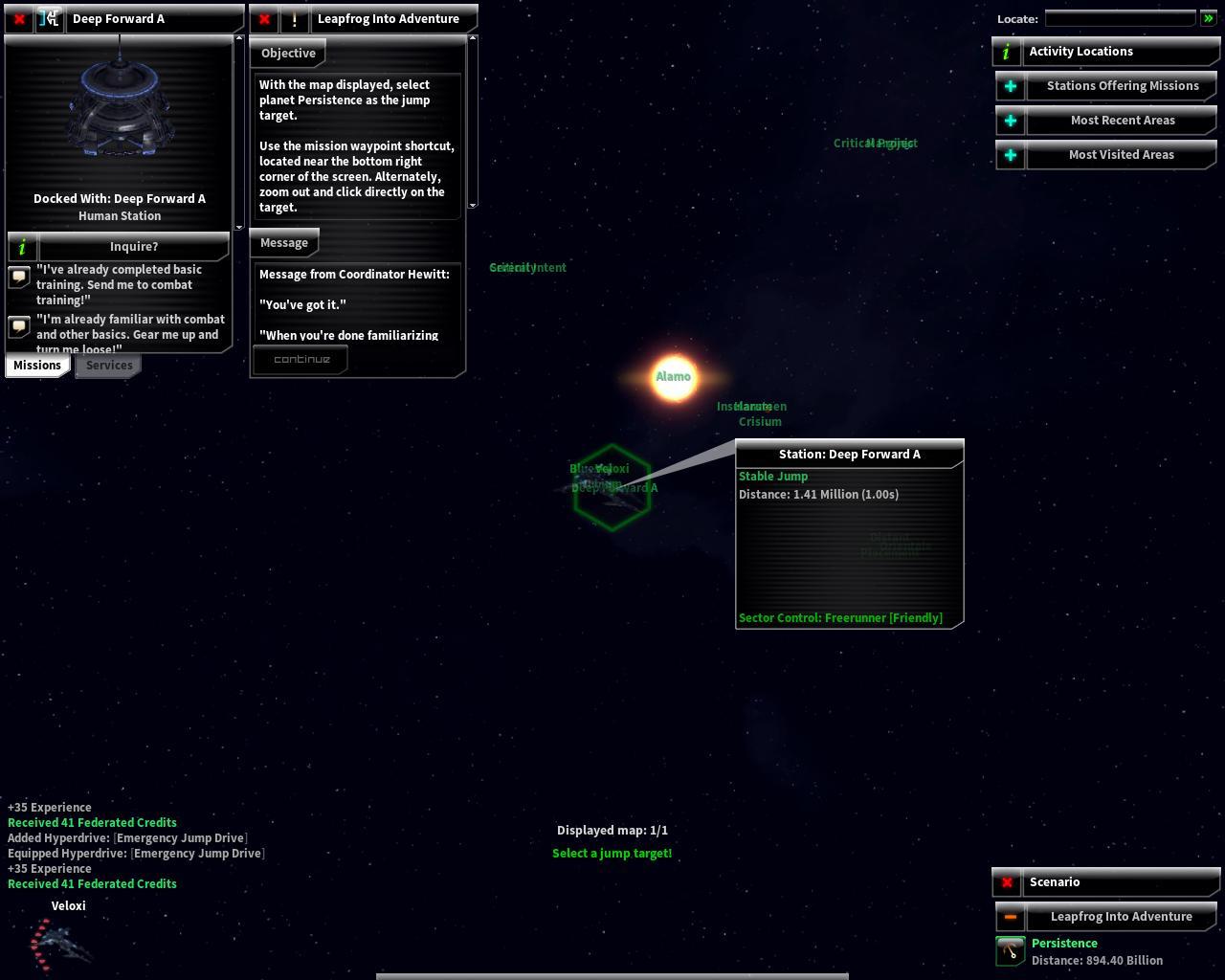Expand Stations Offering Missions list
Viewport: 1225px width, 980px height.
pyautogui.click(x=1011, y=86)
